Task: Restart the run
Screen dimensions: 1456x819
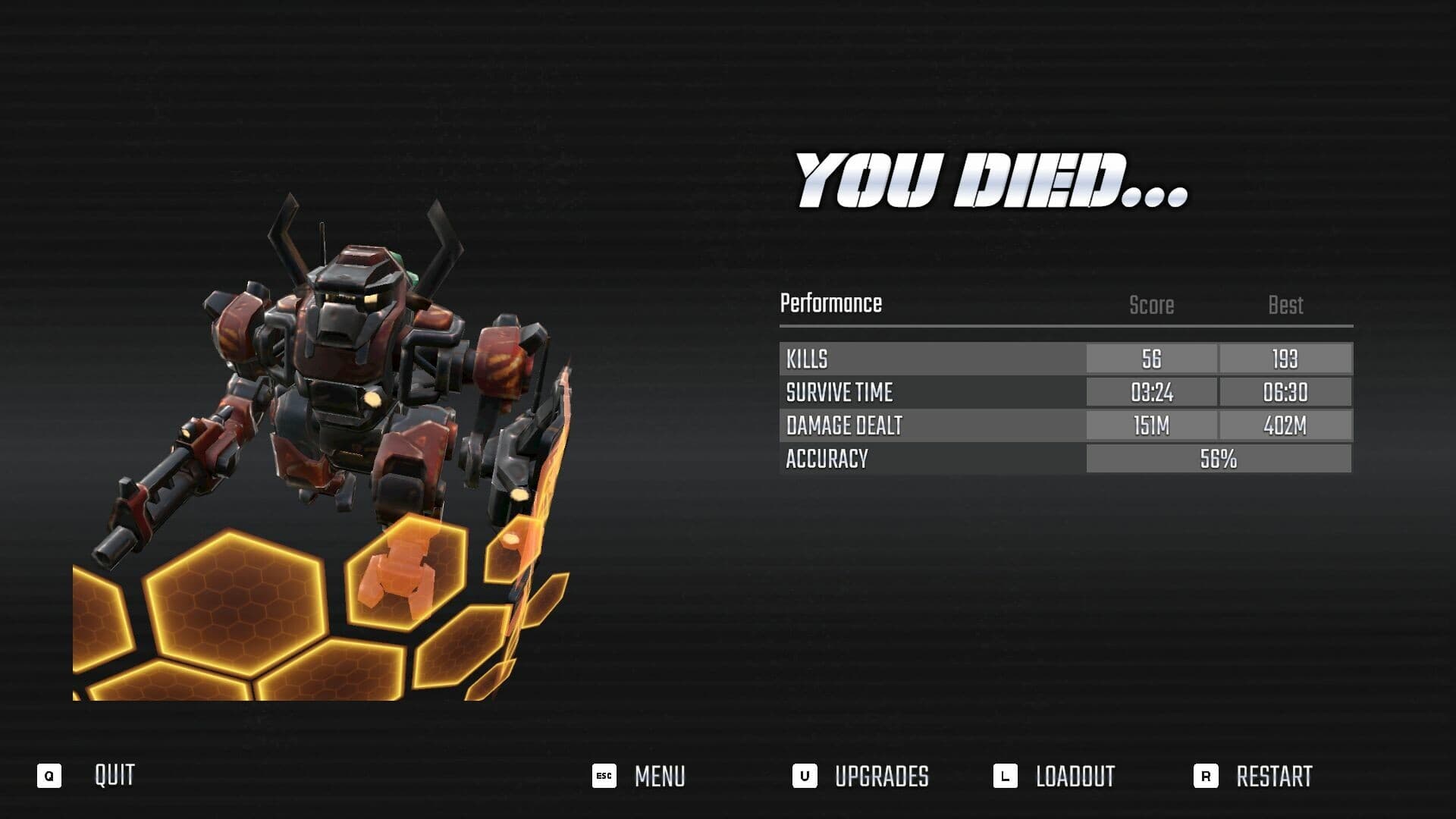Action: point(1272,777)
